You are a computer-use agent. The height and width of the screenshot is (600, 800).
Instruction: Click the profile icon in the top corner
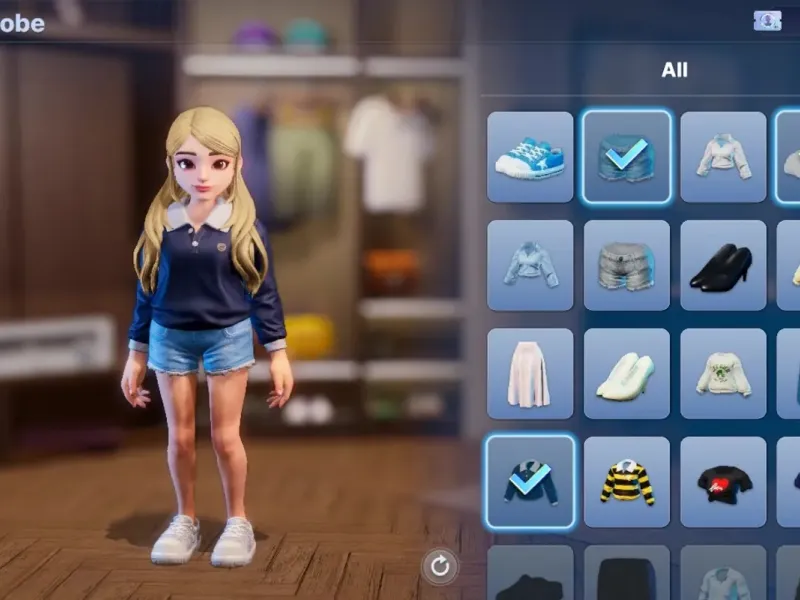(x=767, y=20)
